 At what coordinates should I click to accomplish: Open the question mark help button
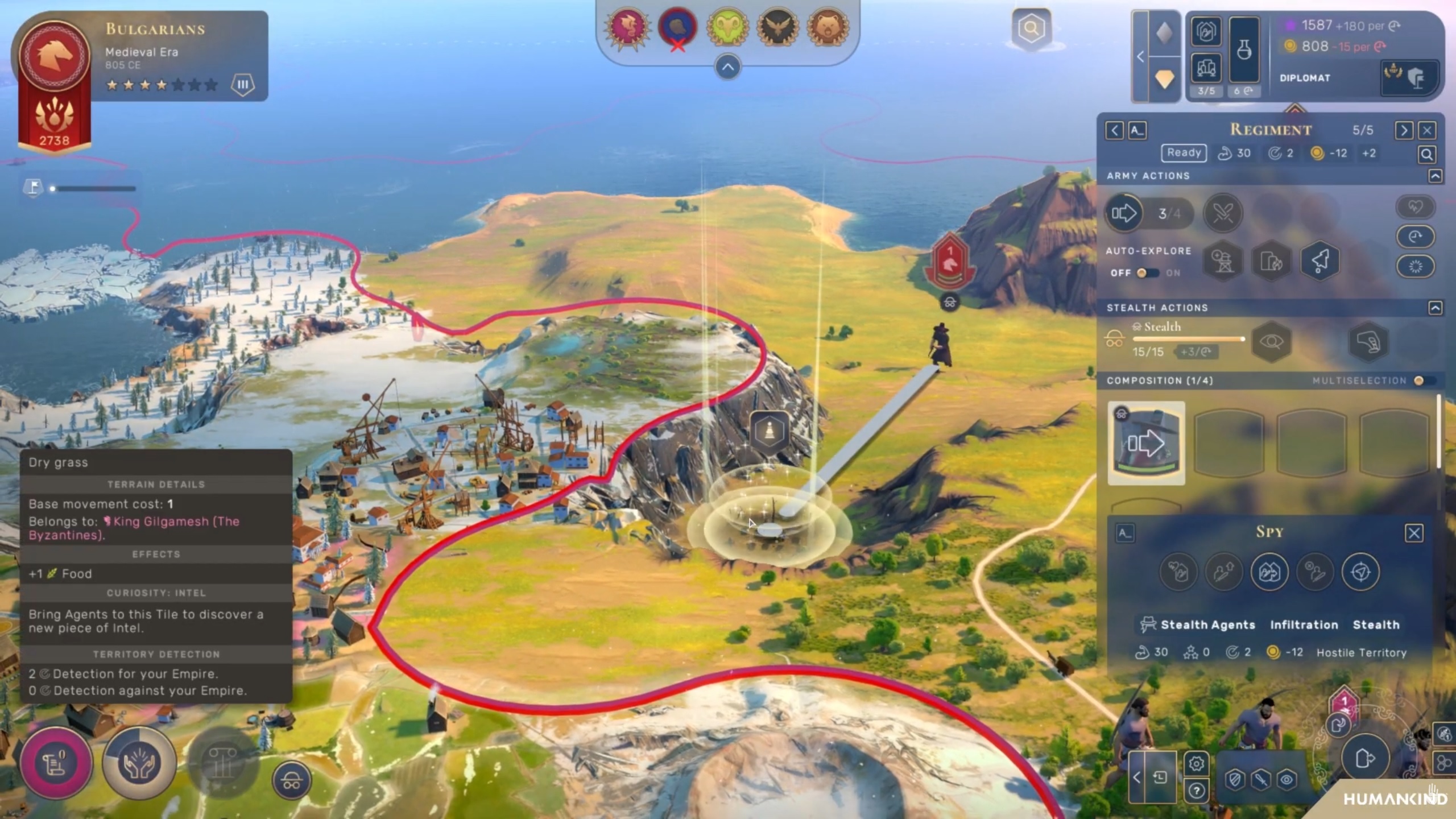(x=1196, y=791)
